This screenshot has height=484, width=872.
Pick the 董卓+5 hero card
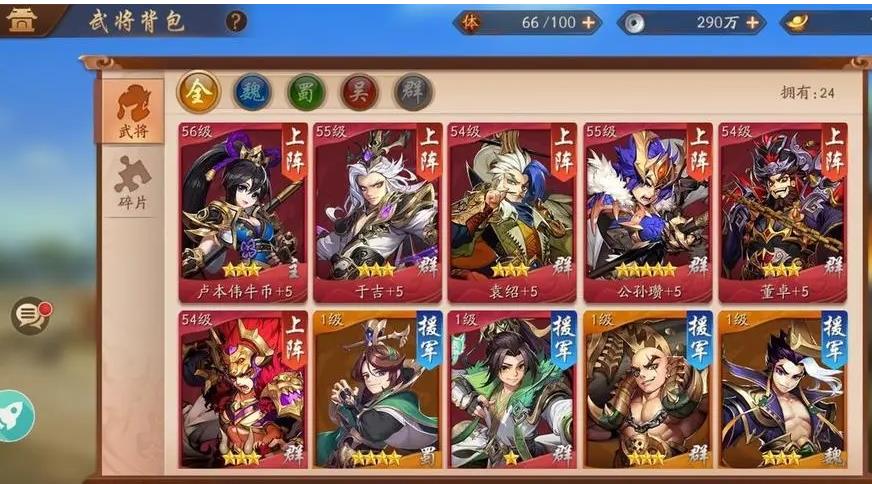coord(782,212)
